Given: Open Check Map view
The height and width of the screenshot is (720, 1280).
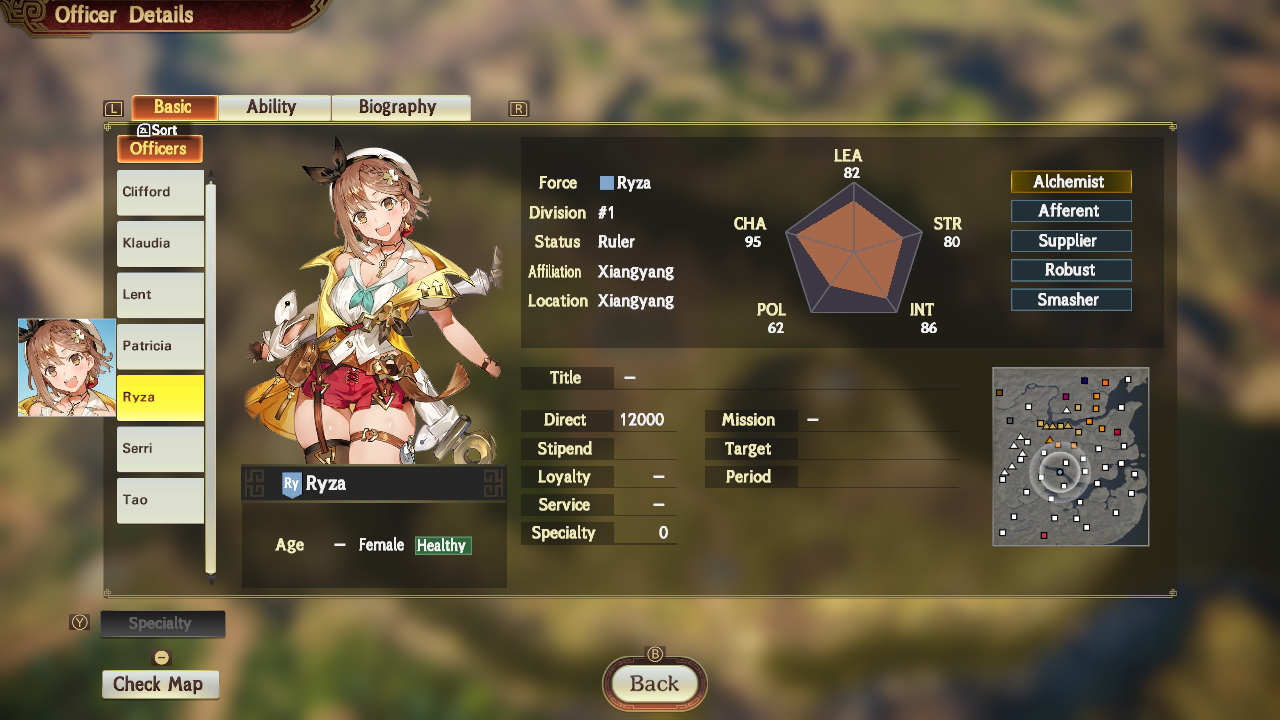Looking at the screenshot, I should point(160,684).
